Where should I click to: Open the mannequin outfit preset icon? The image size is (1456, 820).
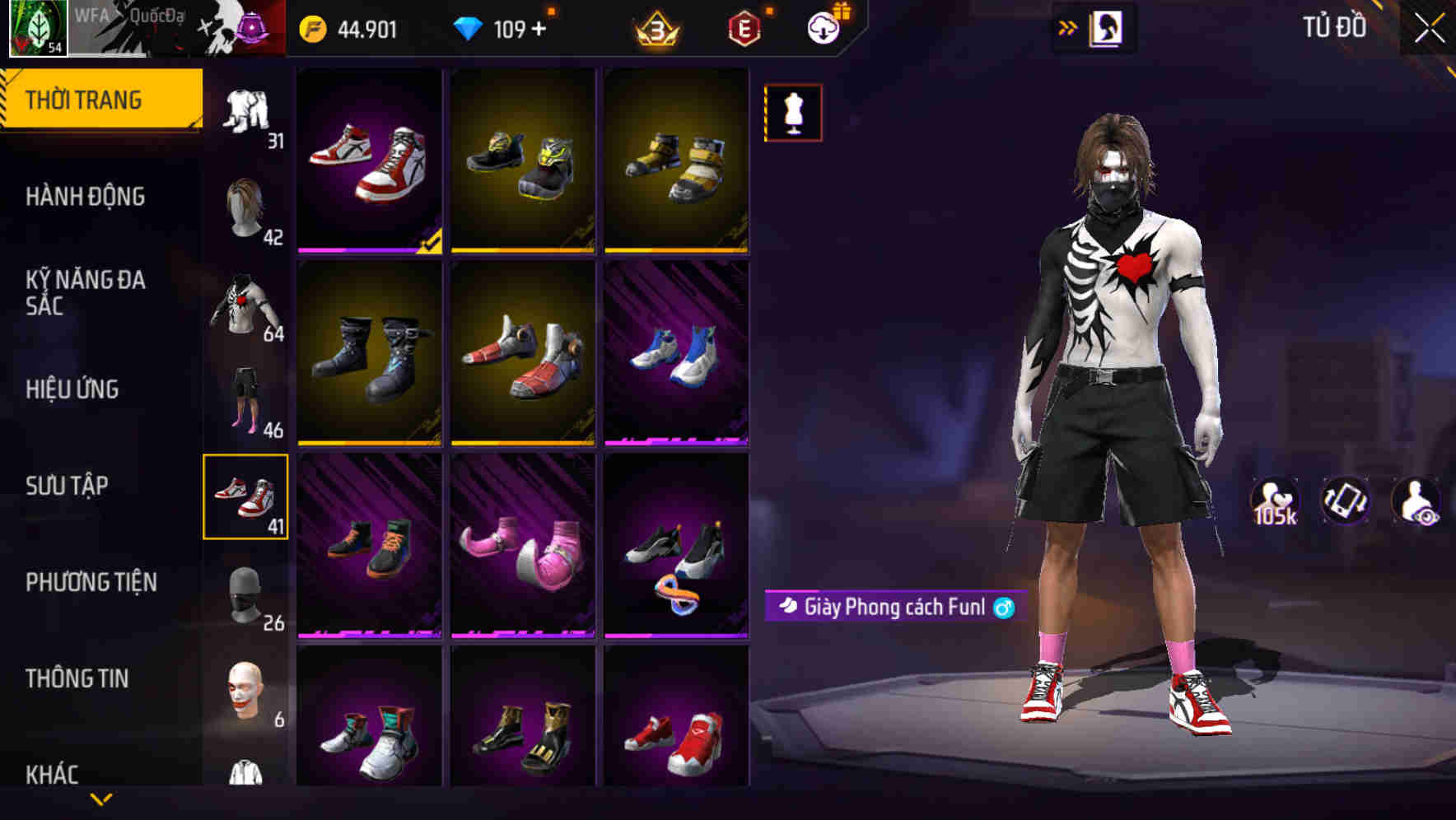(x=792, y=112)
